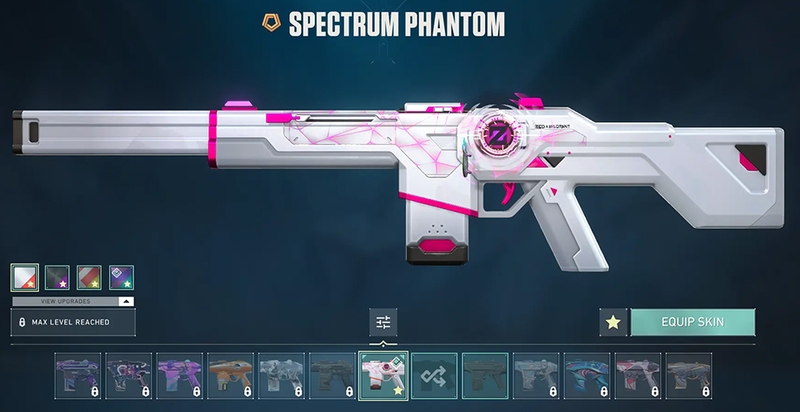Click the Max Level Reached button
This screenshot has height=412, width=800.
pyautogui.click(x=73, y=322)
